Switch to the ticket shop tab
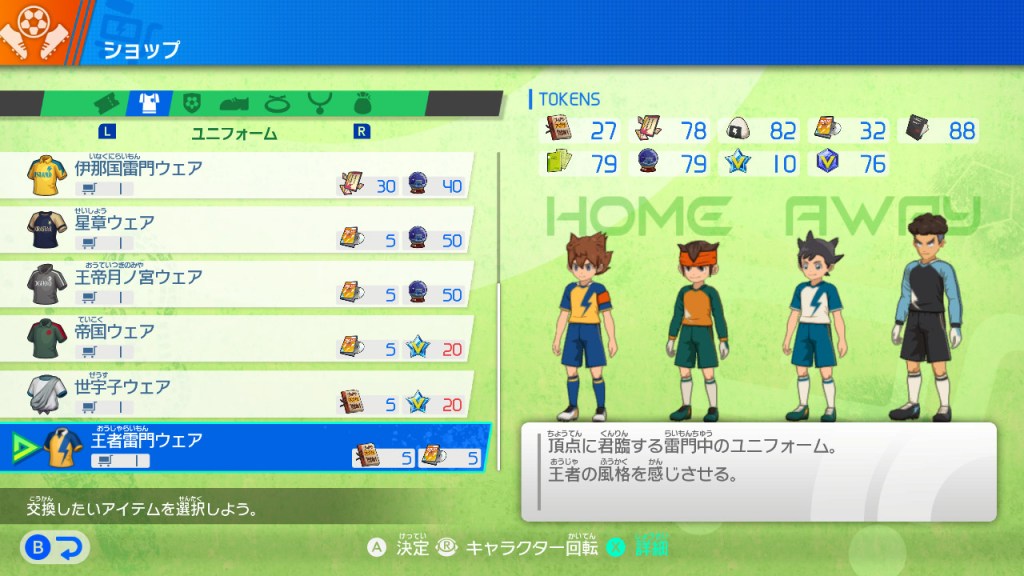The width and height of the screenshot is (1024, 576). (107, 103)
